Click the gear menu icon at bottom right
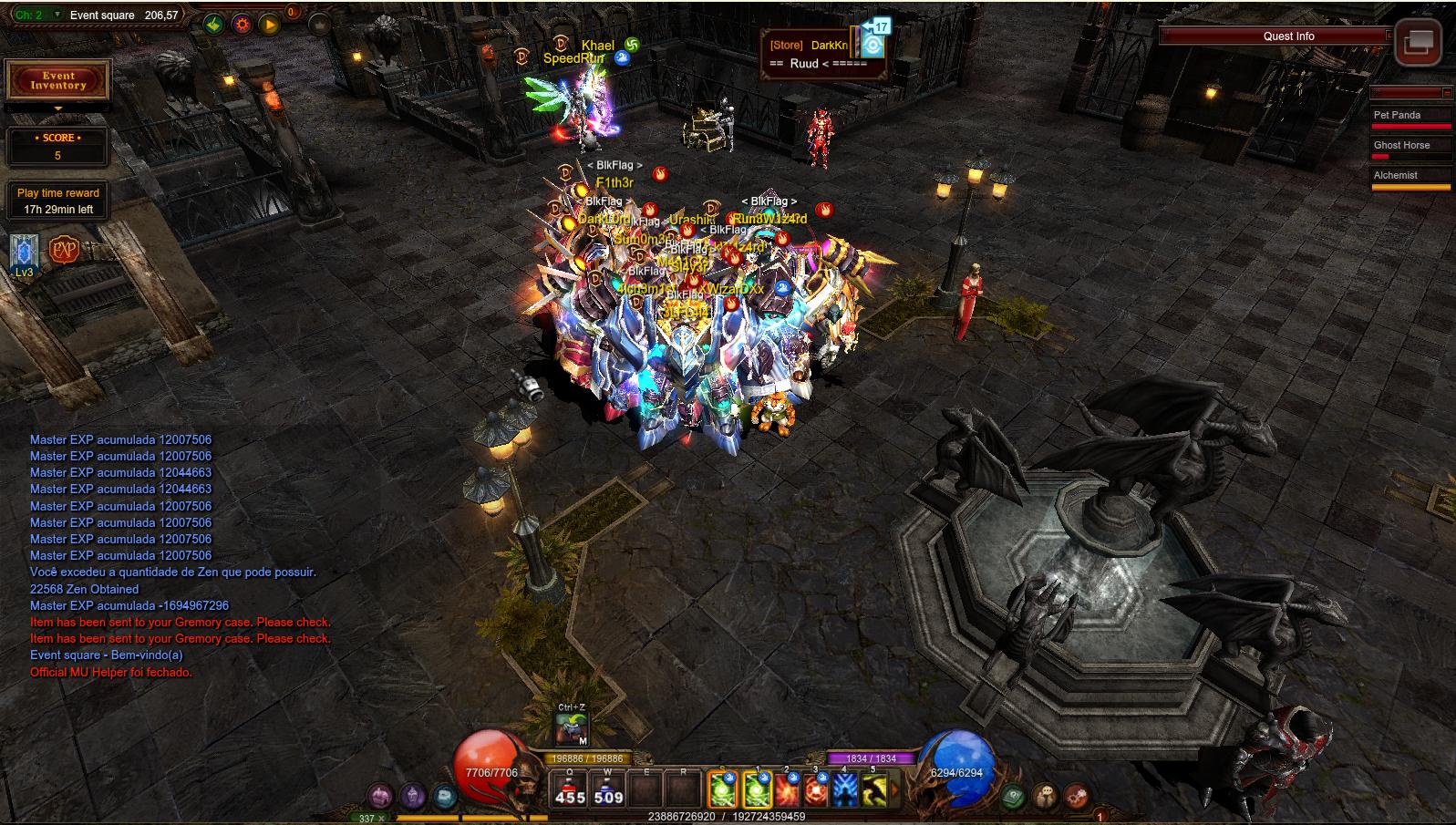 pyautogui.click(x=1076, y=796)
